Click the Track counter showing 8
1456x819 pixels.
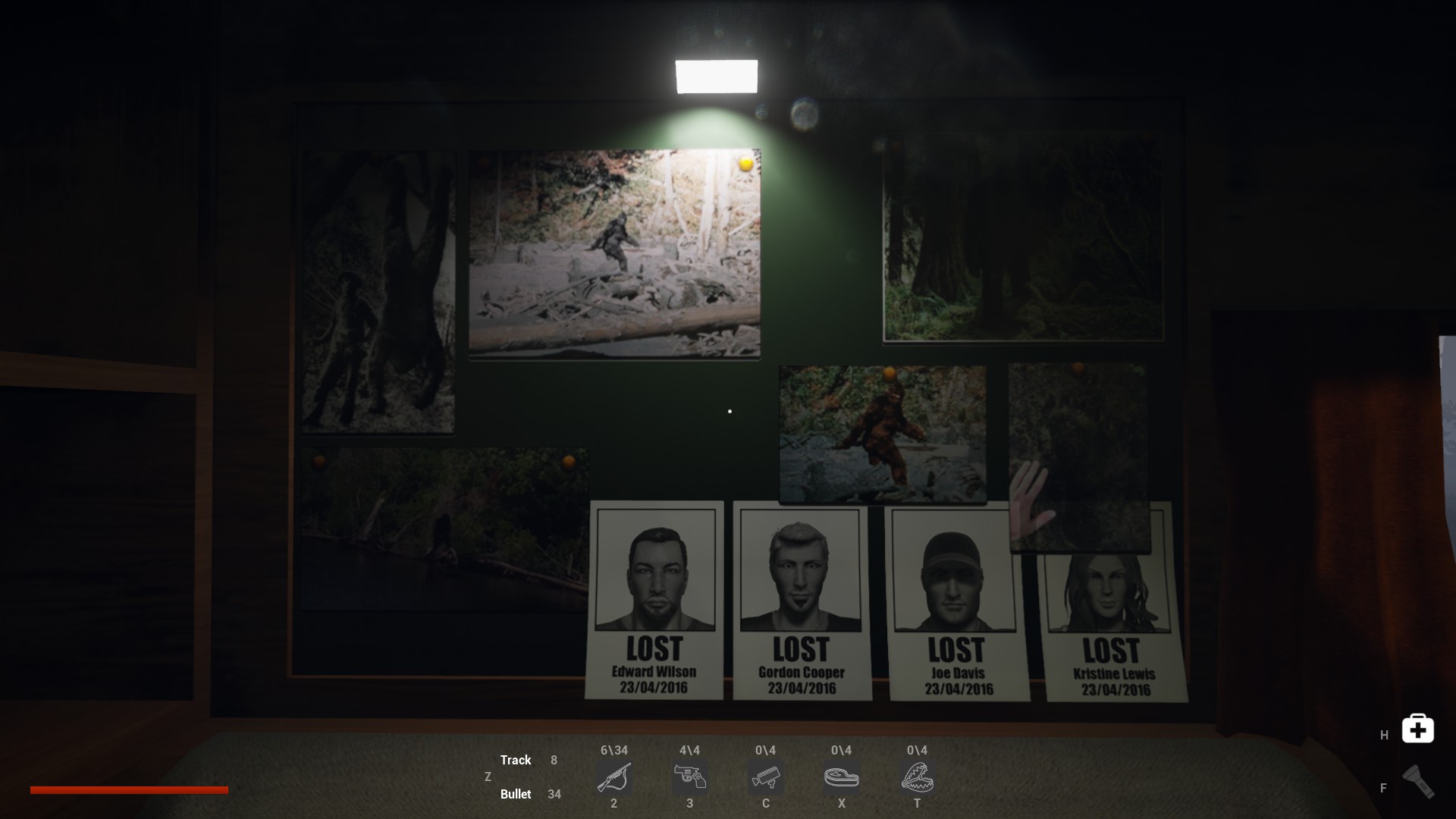click(x=554, y=760)
